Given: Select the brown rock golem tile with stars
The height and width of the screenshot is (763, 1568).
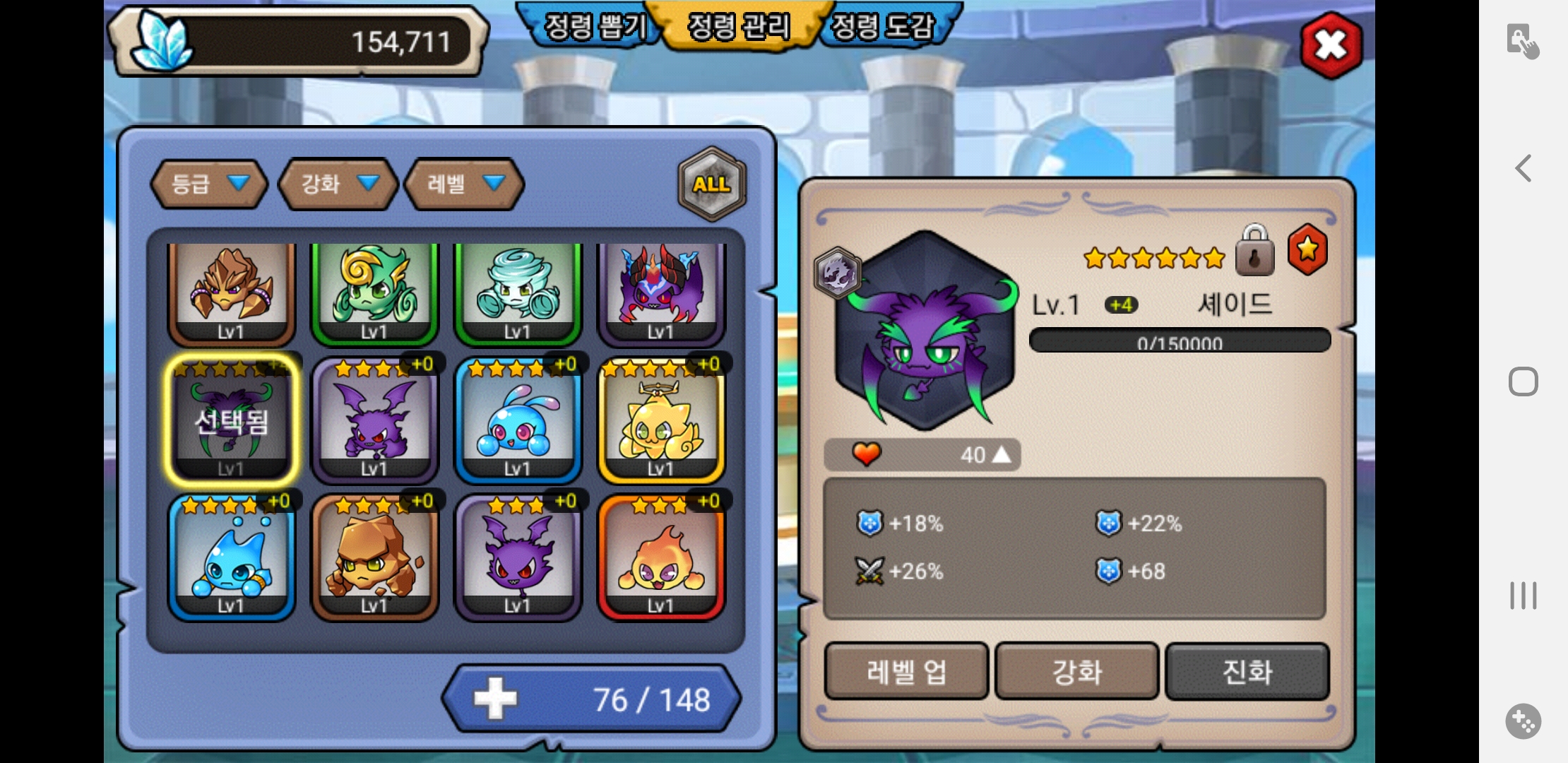Looking at the screenshot, I should coord(374,559).
